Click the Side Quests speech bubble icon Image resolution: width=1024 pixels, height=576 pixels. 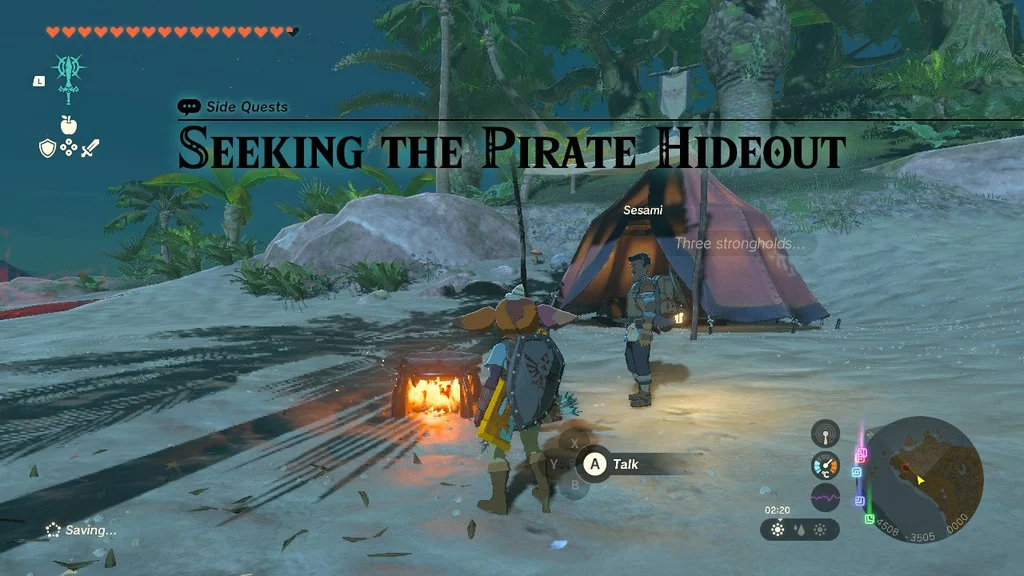point(189,107)
